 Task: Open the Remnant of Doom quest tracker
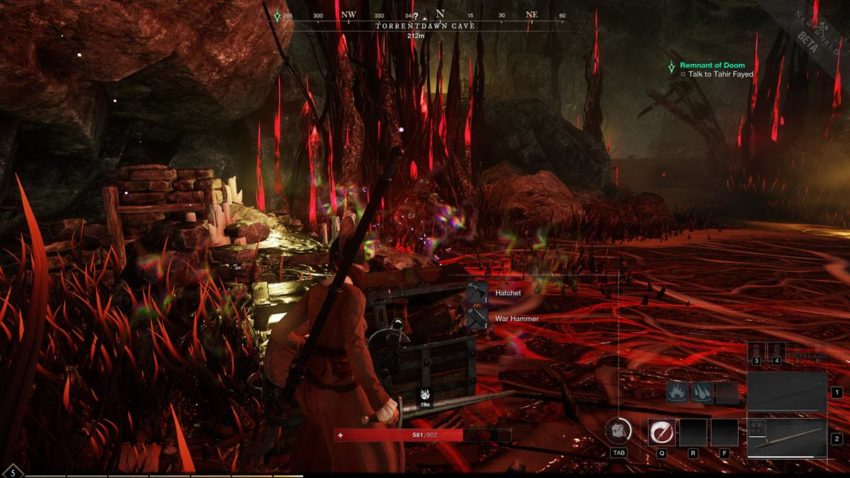click(x=711, y=65)
